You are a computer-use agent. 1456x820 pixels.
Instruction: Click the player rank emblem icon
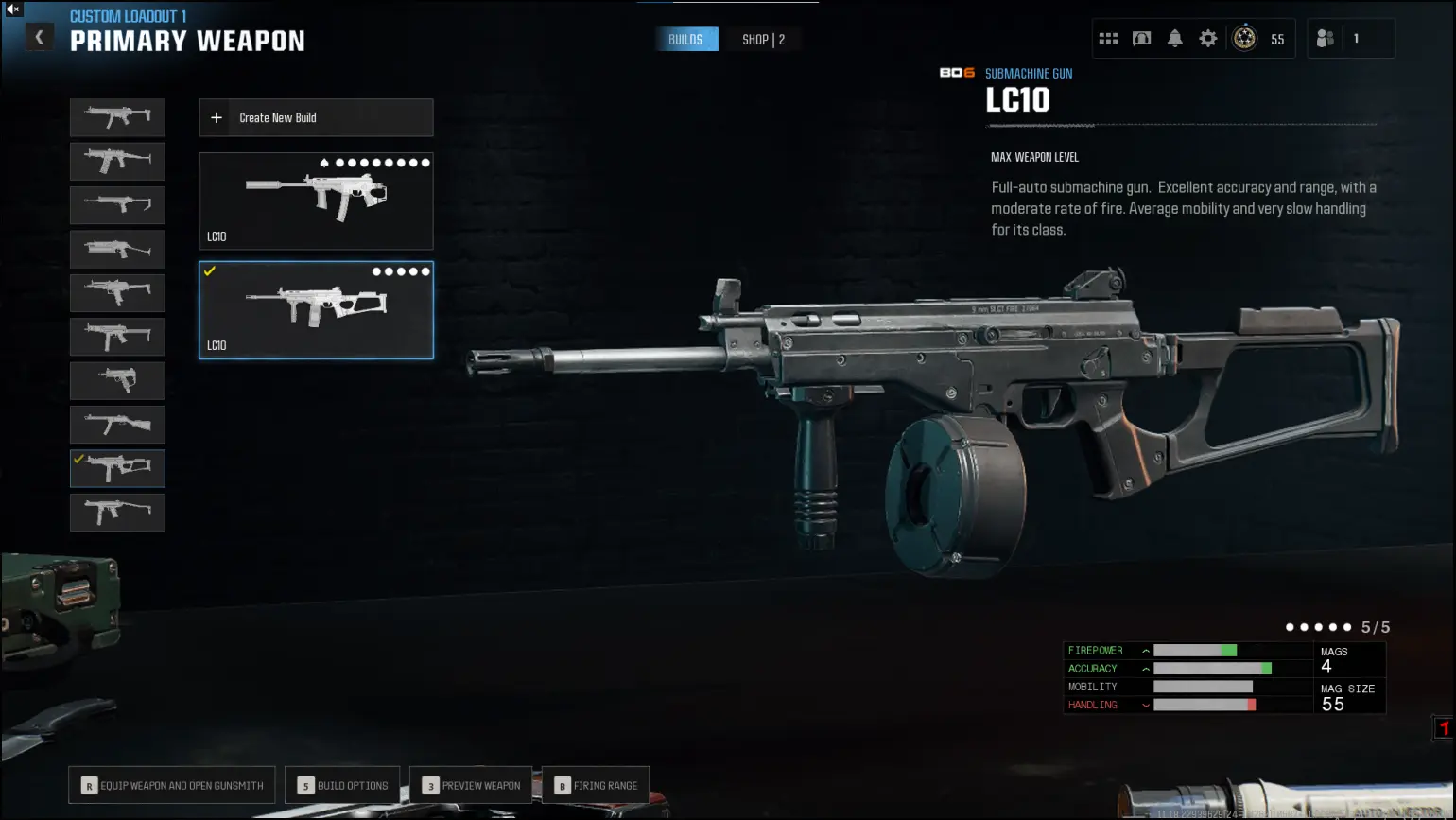tap(1244, 39)
